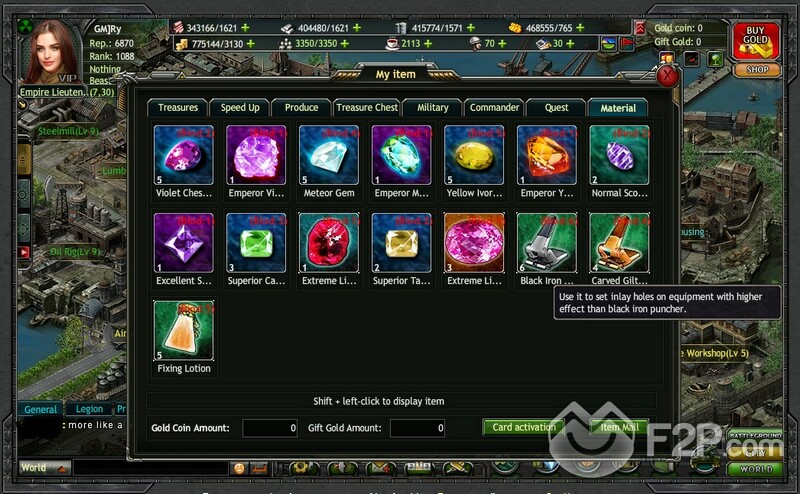
Task: Show the Treasure Chest tab
Action: (x=366, y=108)
